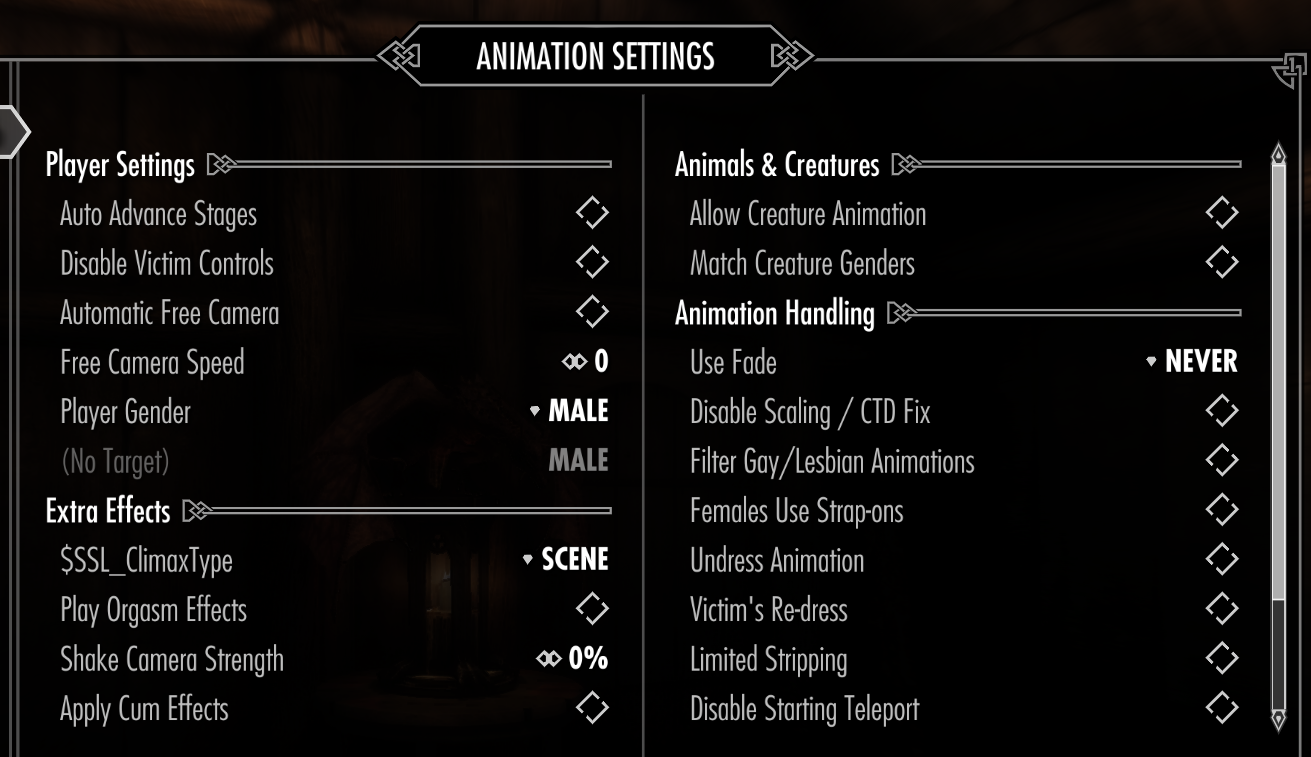Toggle Match Creature Genders
Viewport: 1311px width, 757px height.
(1221, 263)
